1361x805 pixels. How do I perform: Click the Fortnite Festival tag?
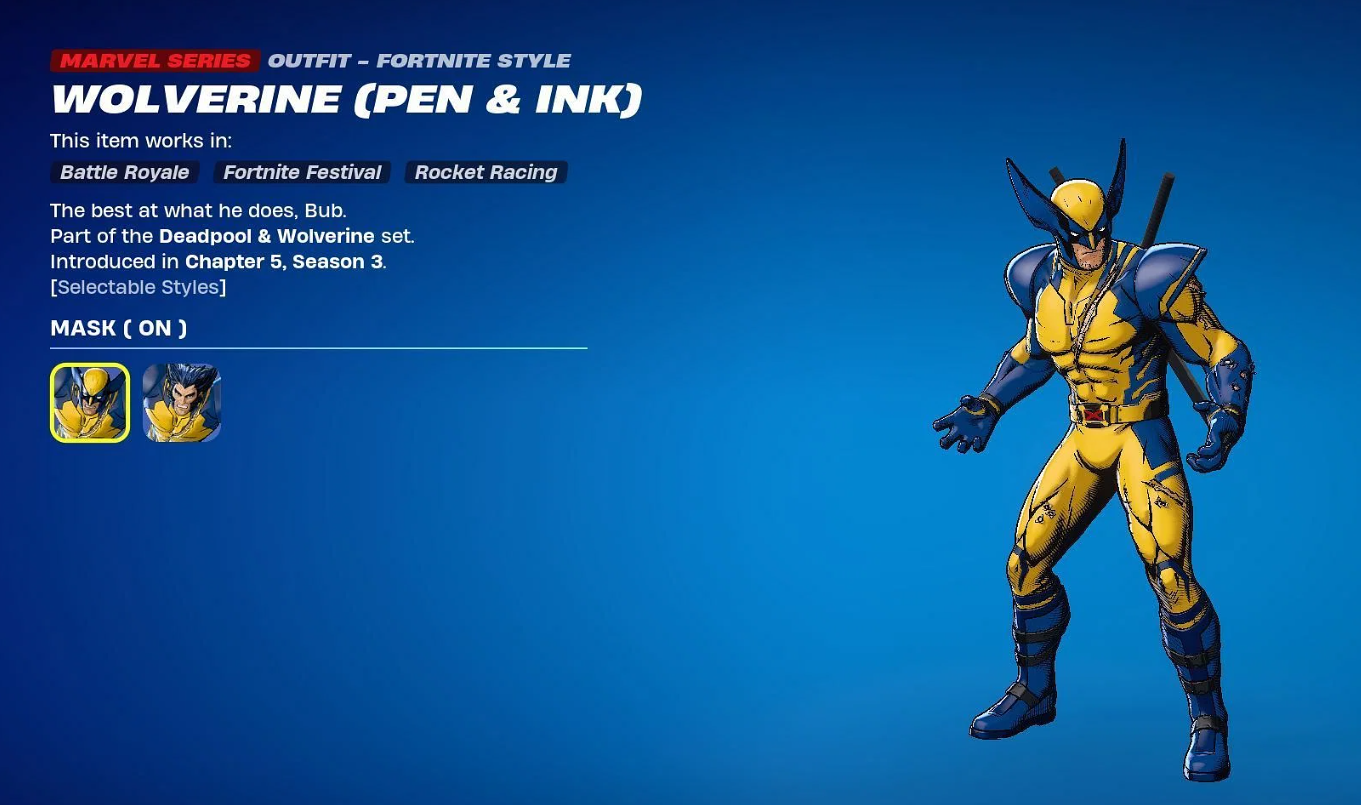(x=301, y=172)
